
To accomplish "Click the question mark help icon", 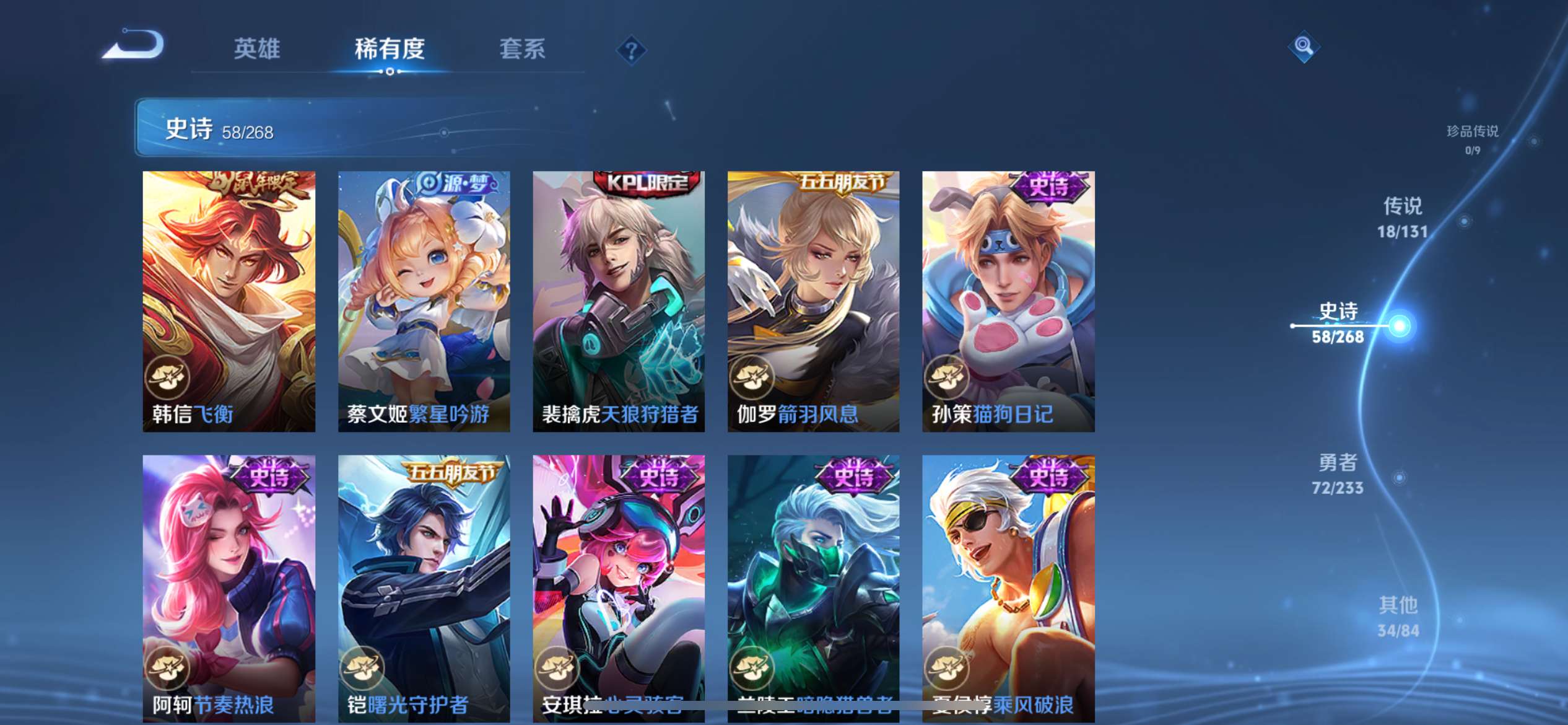I will click(x=630, y=48).
